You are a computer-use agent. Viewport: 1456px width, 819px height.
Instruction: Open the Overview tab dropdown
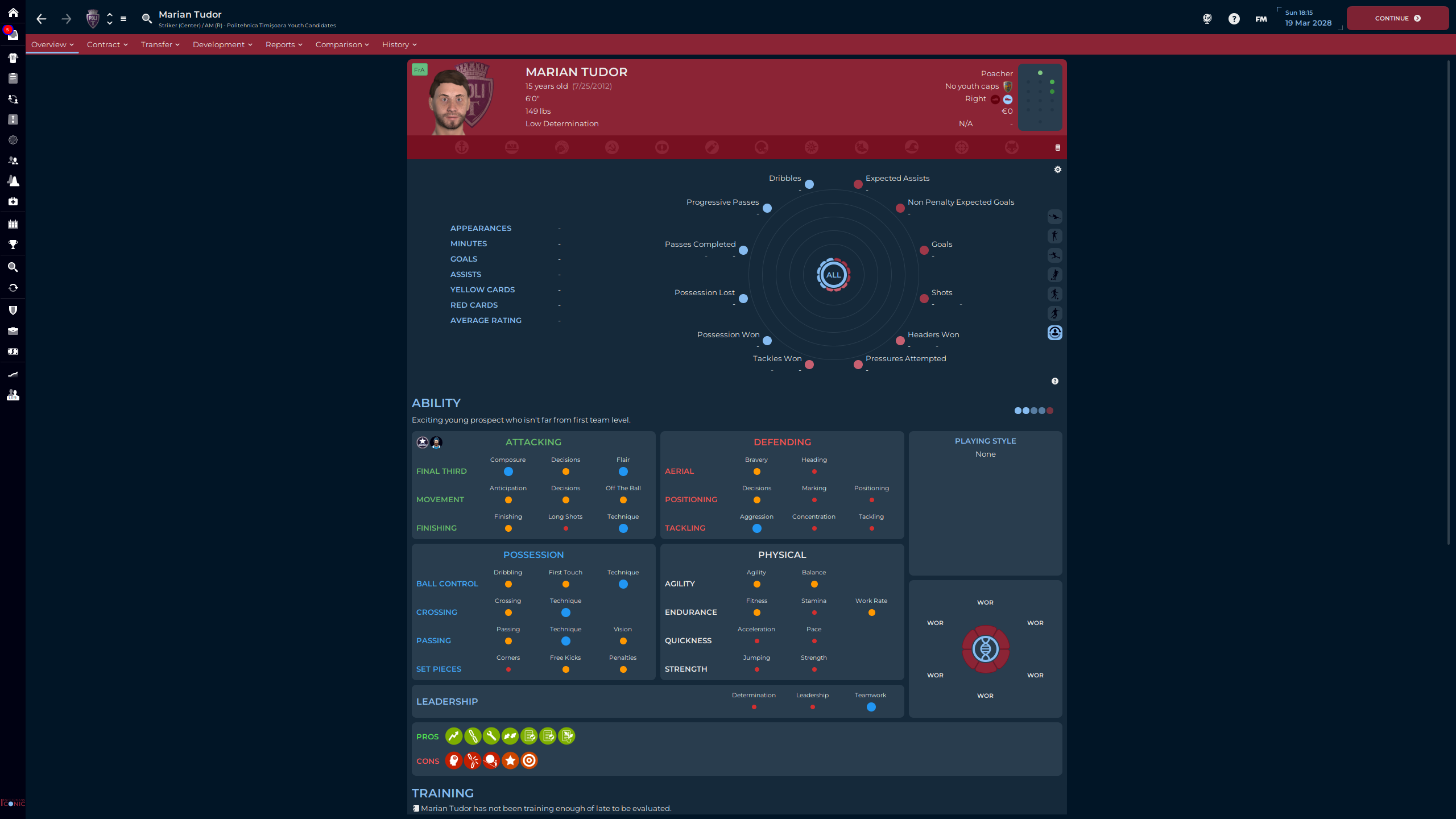point(52,44)
